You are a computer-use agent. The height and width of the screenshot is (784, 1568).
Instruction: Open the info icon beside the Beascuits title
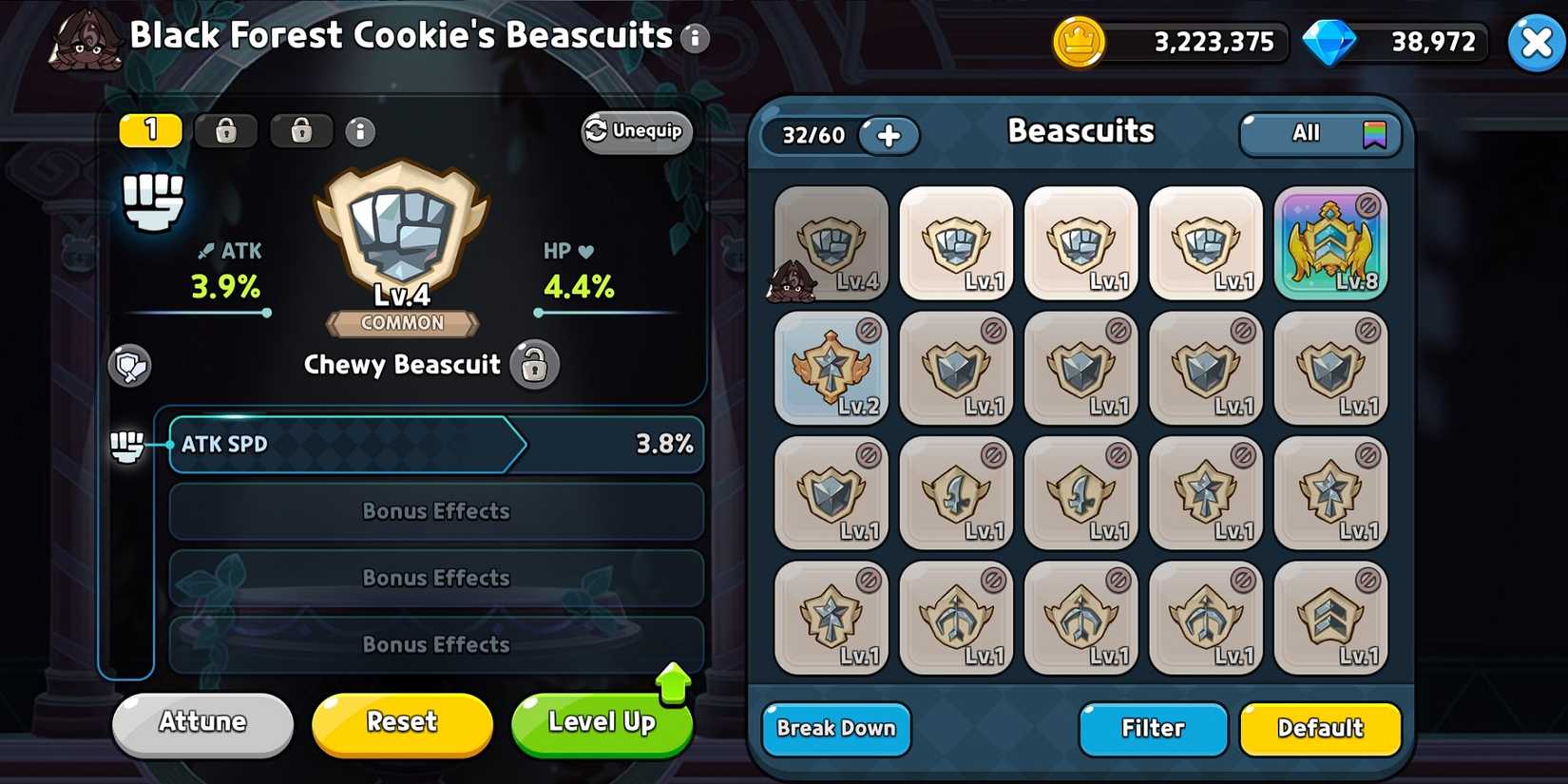(x=695, y=39)
